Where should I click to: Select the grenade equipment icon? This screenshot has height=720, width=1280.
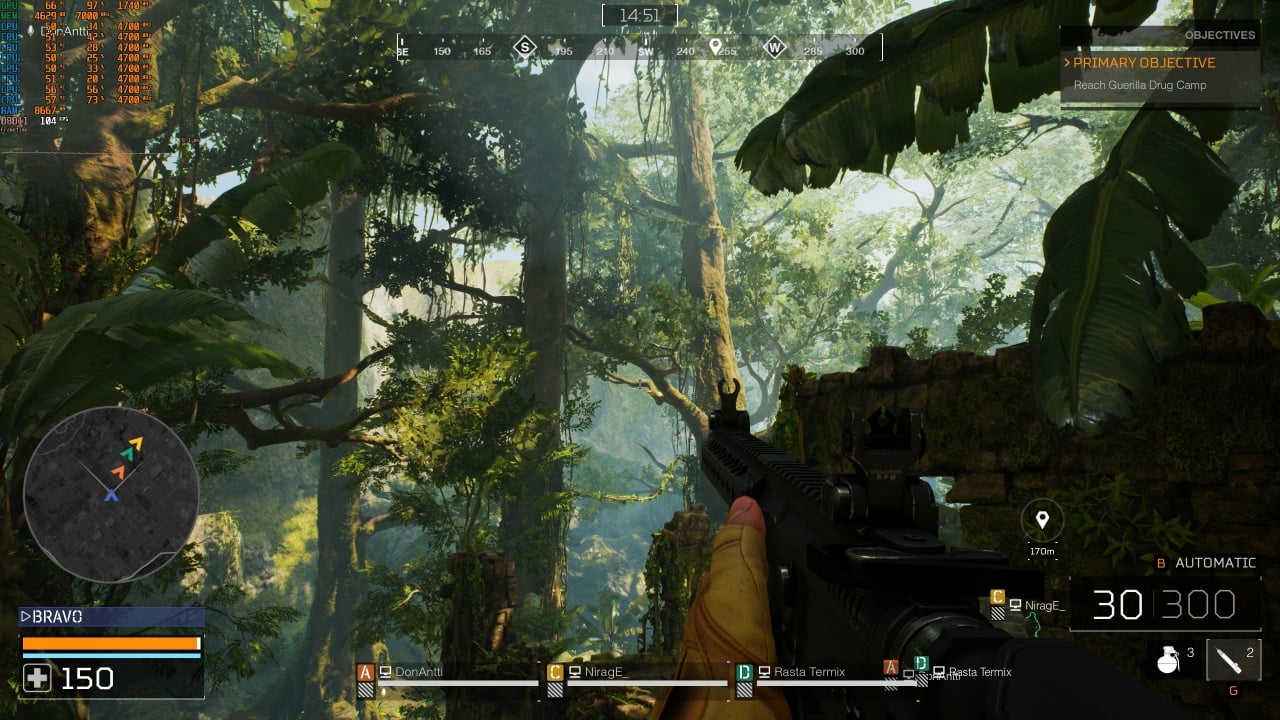pyautogui.click(x=1167, y=659)
